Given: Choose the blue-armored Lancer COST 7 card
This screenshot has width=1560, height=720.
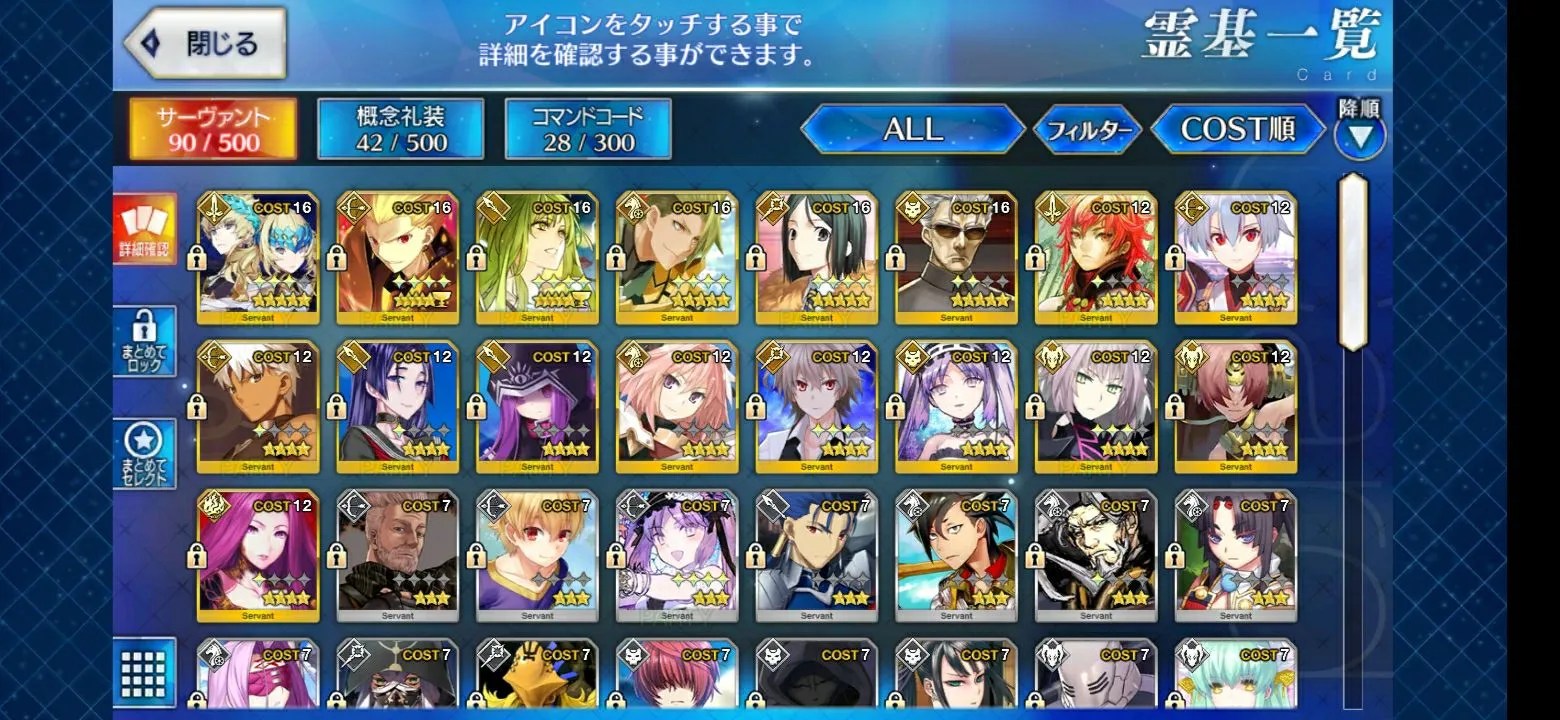Looking at the screenshot, I should pyautogui.click(x=816, y=555).
